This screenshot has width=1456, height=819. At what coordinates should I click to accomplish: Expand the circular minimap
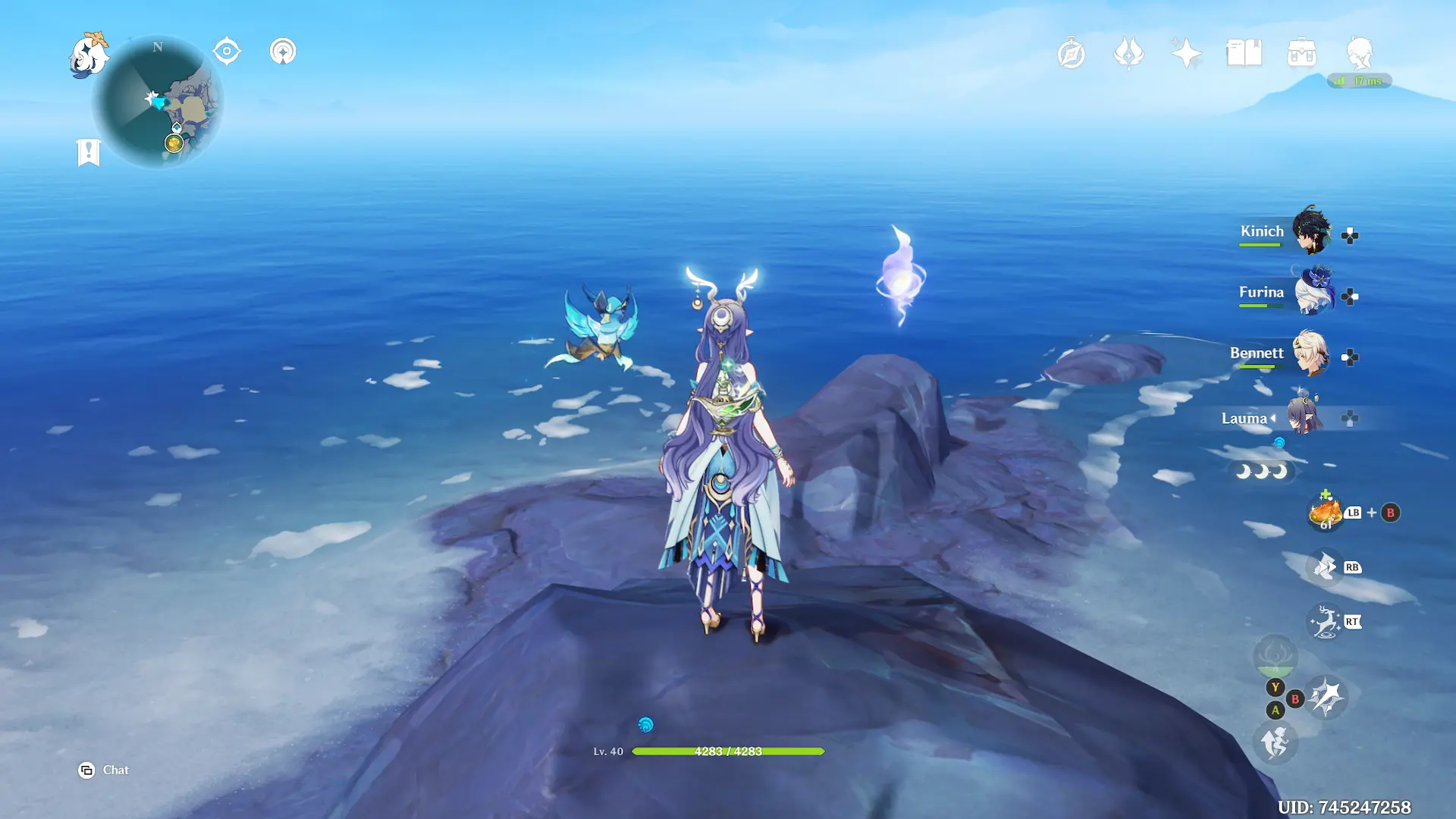158,102
